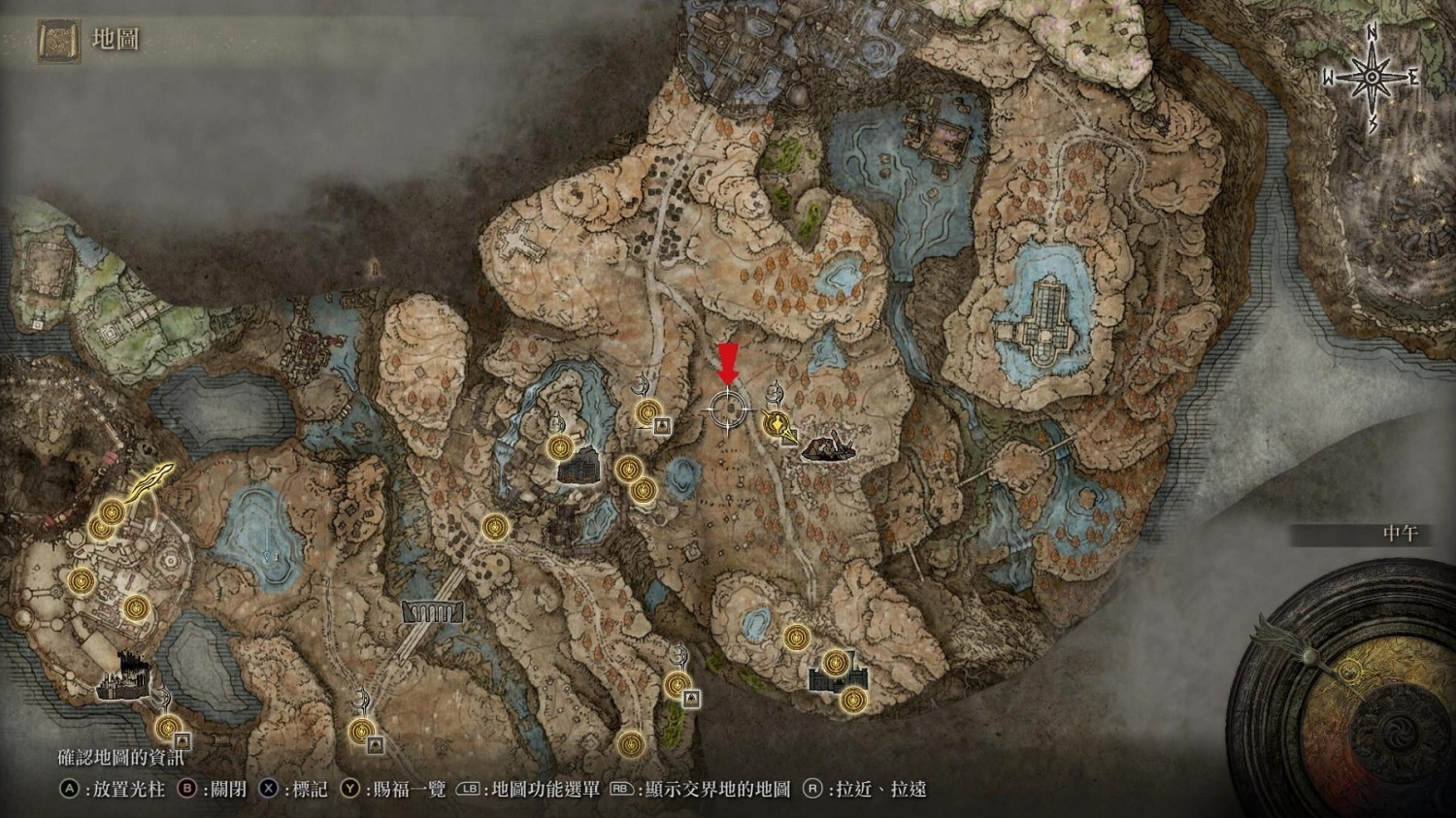This screenshot has height=818, width=1456.
Task: Click the Stake of Marika near the golden marker
Action: pos(775,394)
